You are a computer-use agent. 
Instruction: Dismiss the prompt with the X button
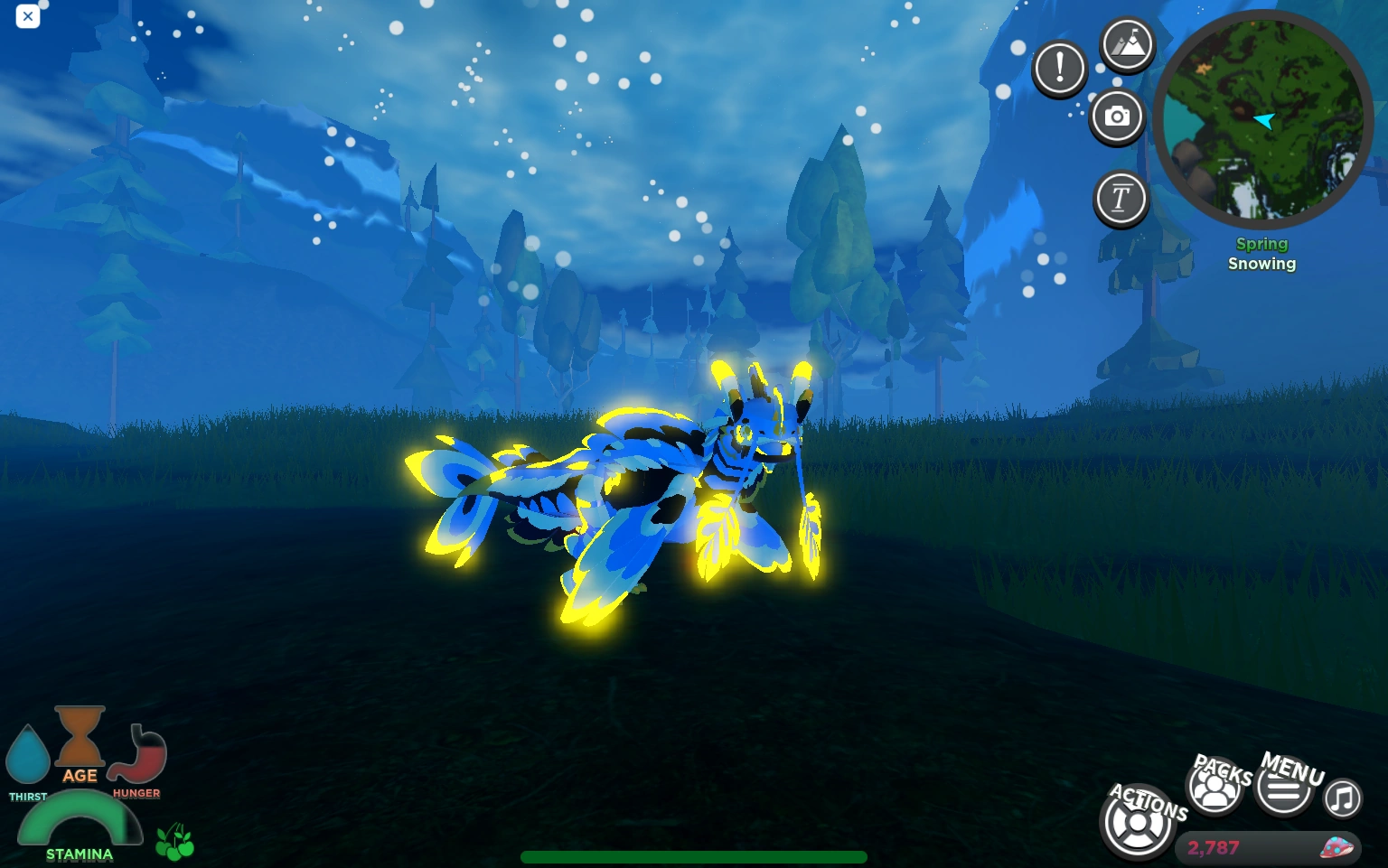tap(28, 16)
